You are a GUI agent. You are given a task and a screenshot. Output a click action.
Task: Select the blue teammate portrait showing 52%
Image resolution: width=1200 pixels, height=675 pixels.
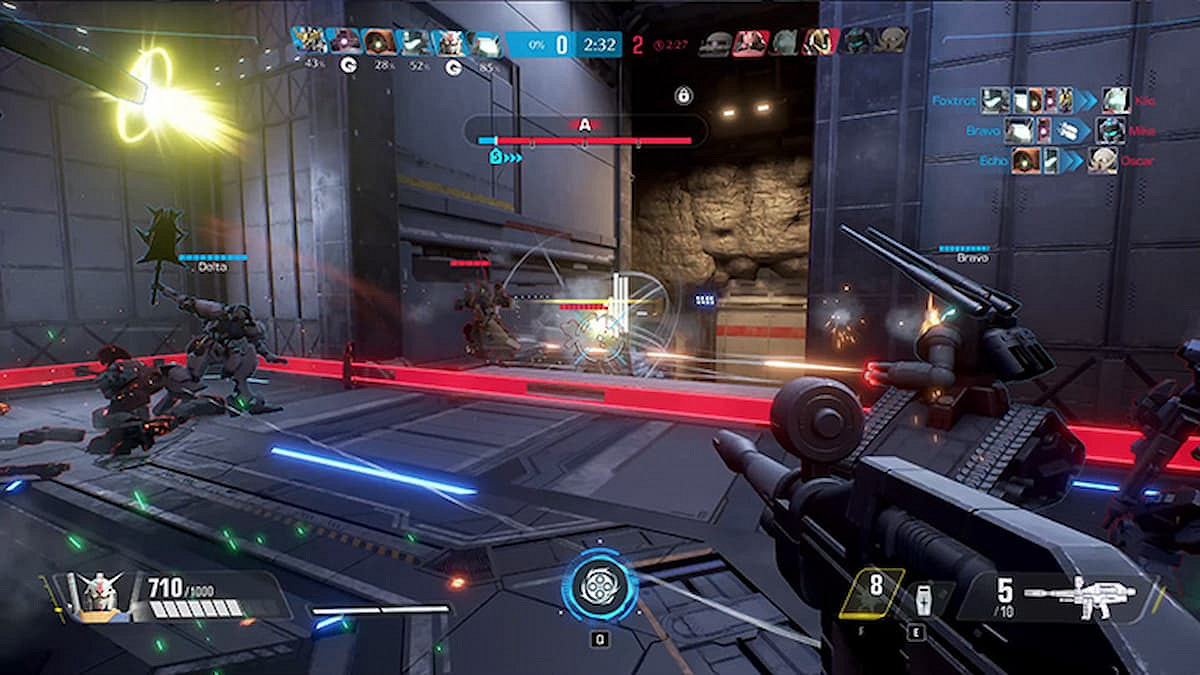coord(414,42)
